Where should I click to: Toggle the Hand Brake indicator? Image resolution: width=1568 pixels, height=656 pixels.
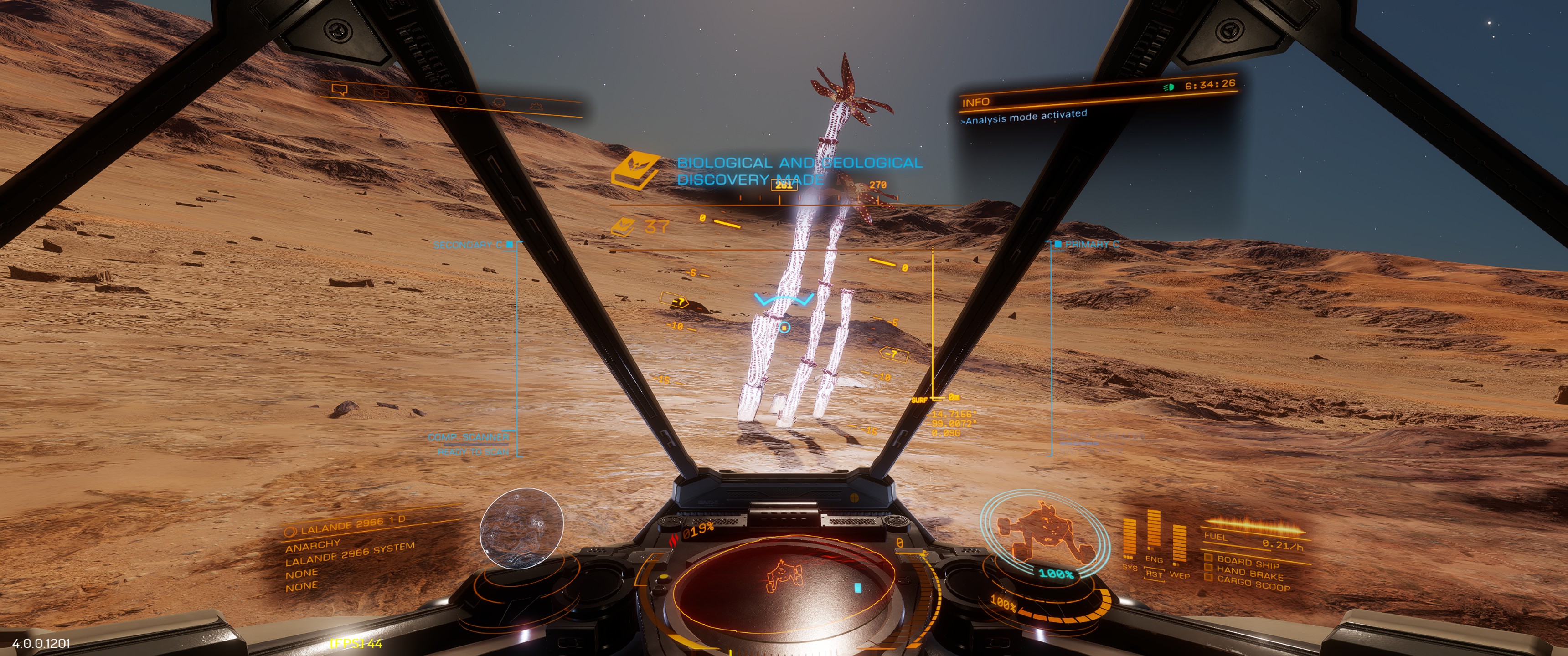(1250, 573)
